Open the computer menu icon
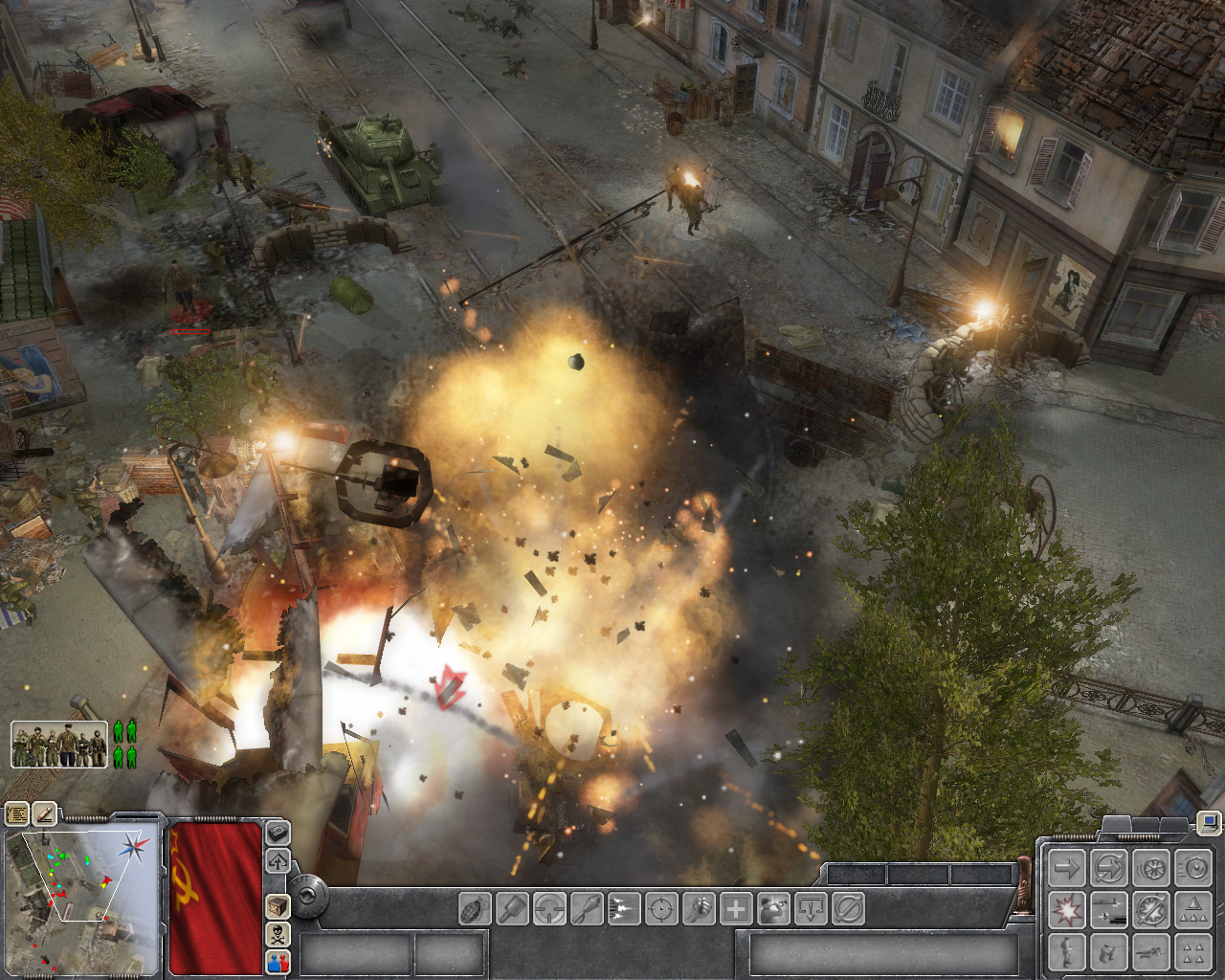The image size is (1225, 980). (x=1209, y=821)
